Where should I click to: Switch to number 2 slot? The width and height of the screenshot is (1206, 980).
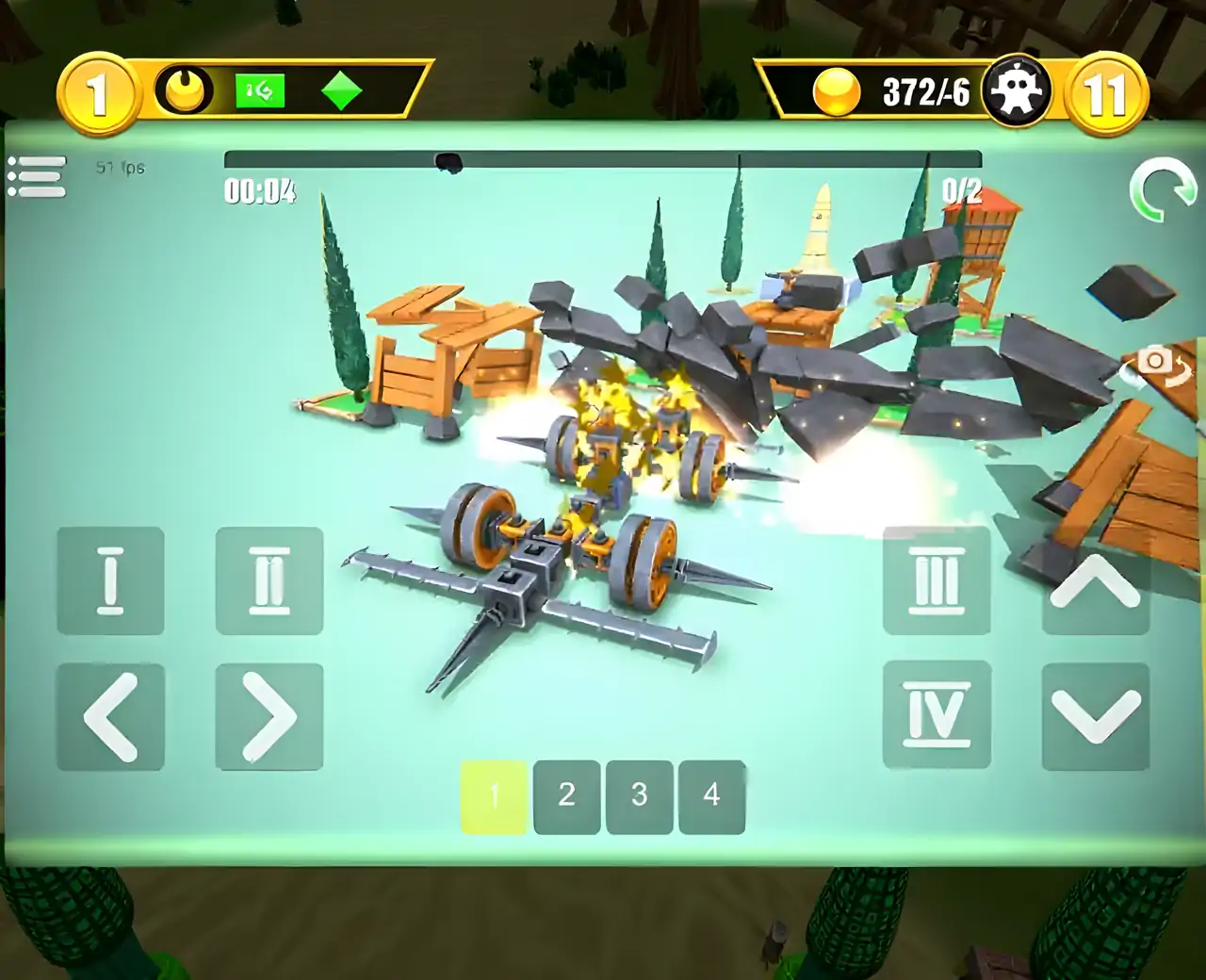567,796
